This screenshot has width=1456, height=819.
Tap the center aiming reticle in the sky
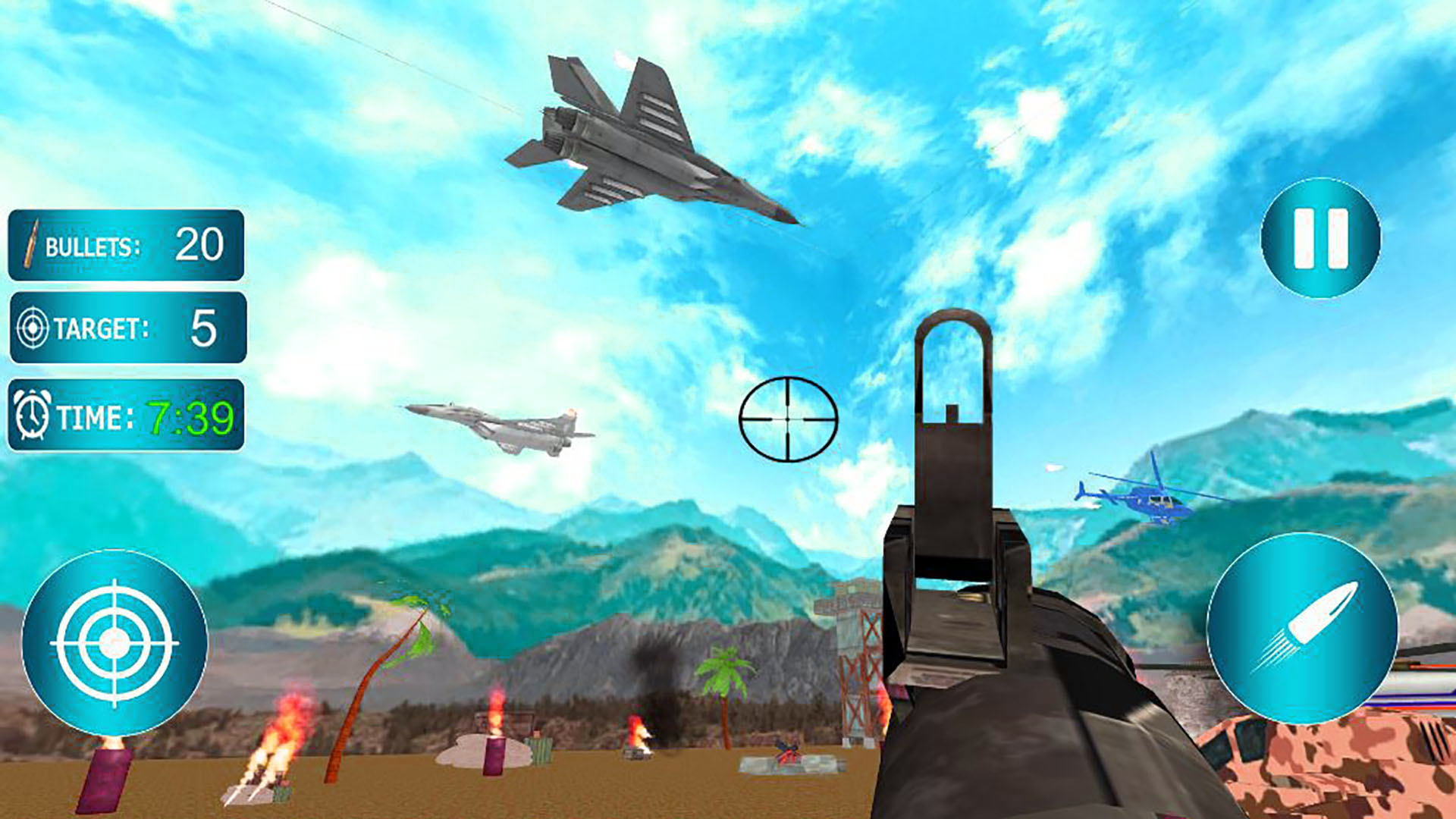tap(789, 418)
